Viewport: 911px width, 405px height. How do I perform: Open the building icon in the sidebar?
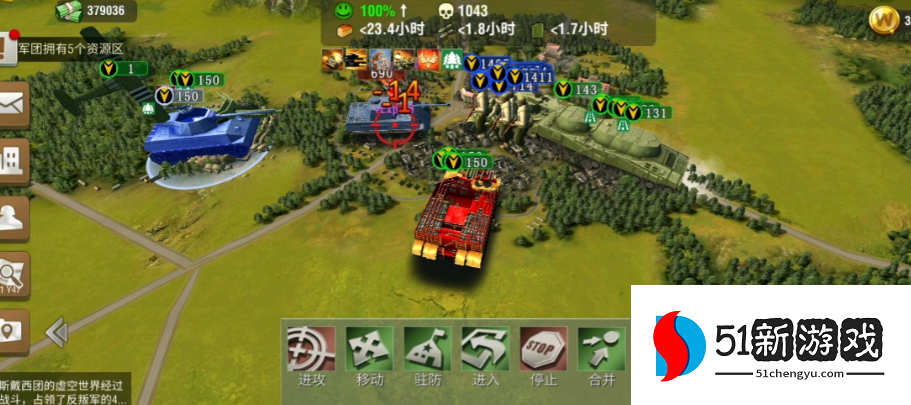[13, 160]
